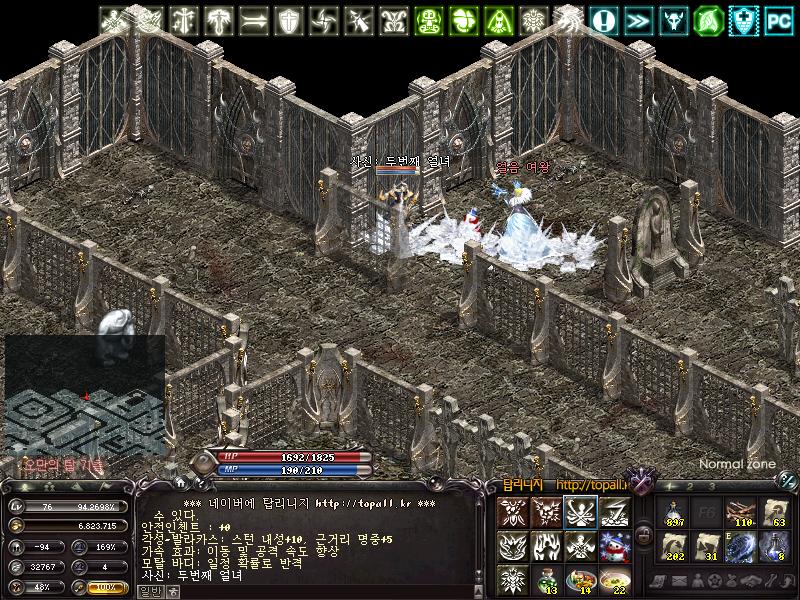Select the soup bowl item showing 22

(x=614, y=578)
